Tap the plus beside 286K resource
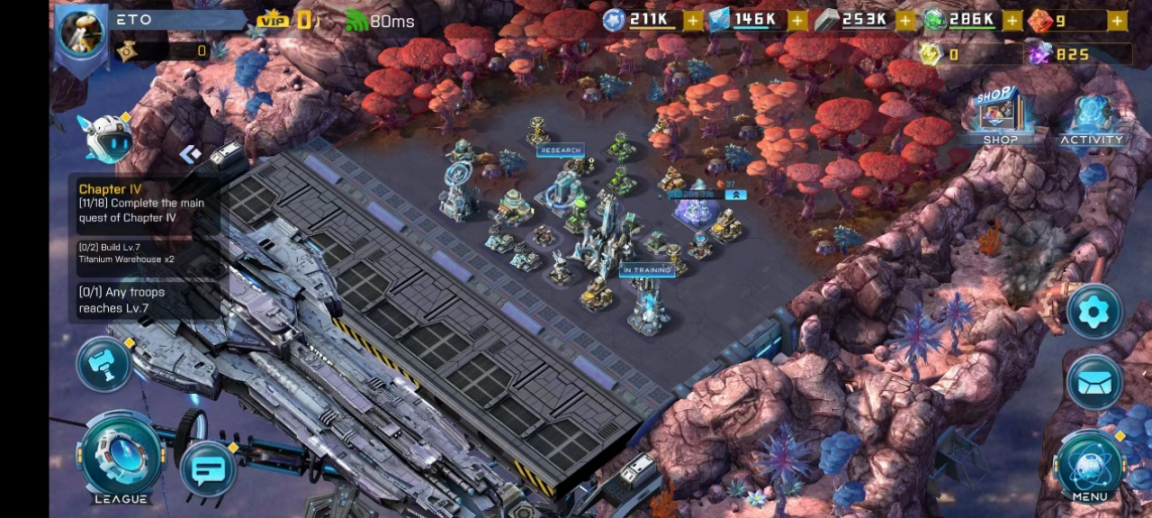Image resolution: width=1152 pixels, height=518 pixels. point(1012,20)
